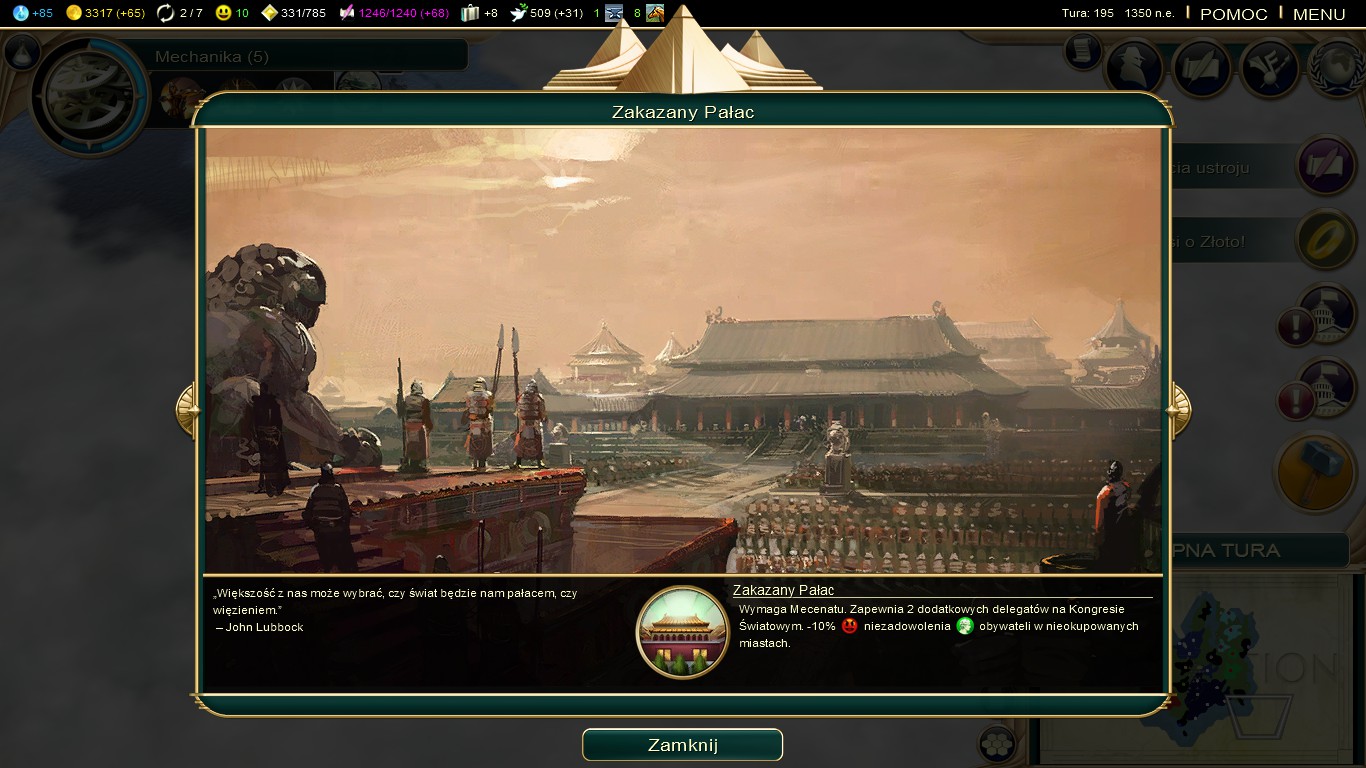Open the espionage overview spy icon
This screenshot has height=768, width=1366.
[1133, 67]
